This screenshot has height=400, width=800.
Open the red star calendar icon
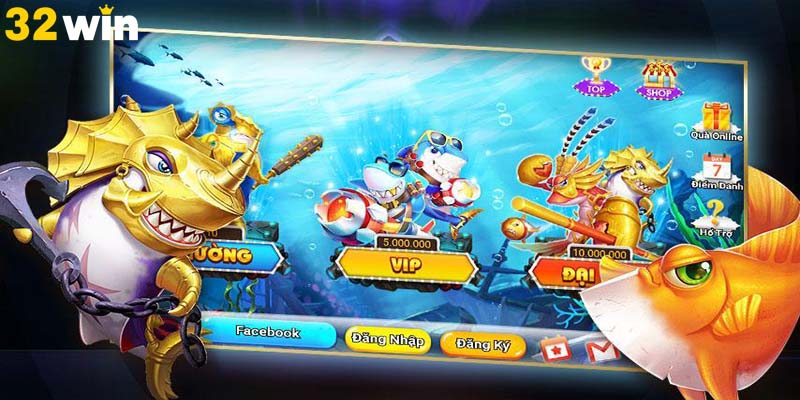[x=553, y=347]
